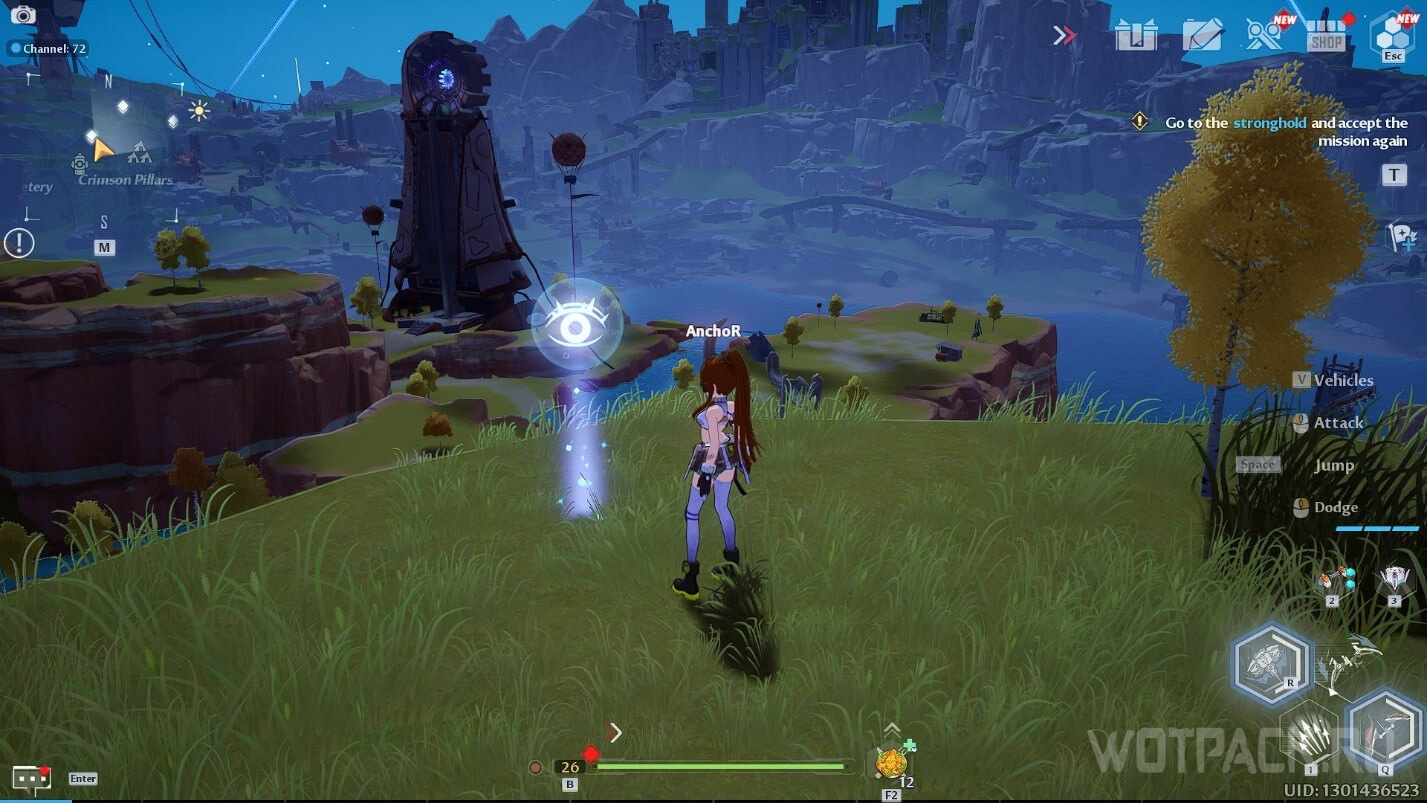Open the gift box rewards icon

tap(1136, 36)
